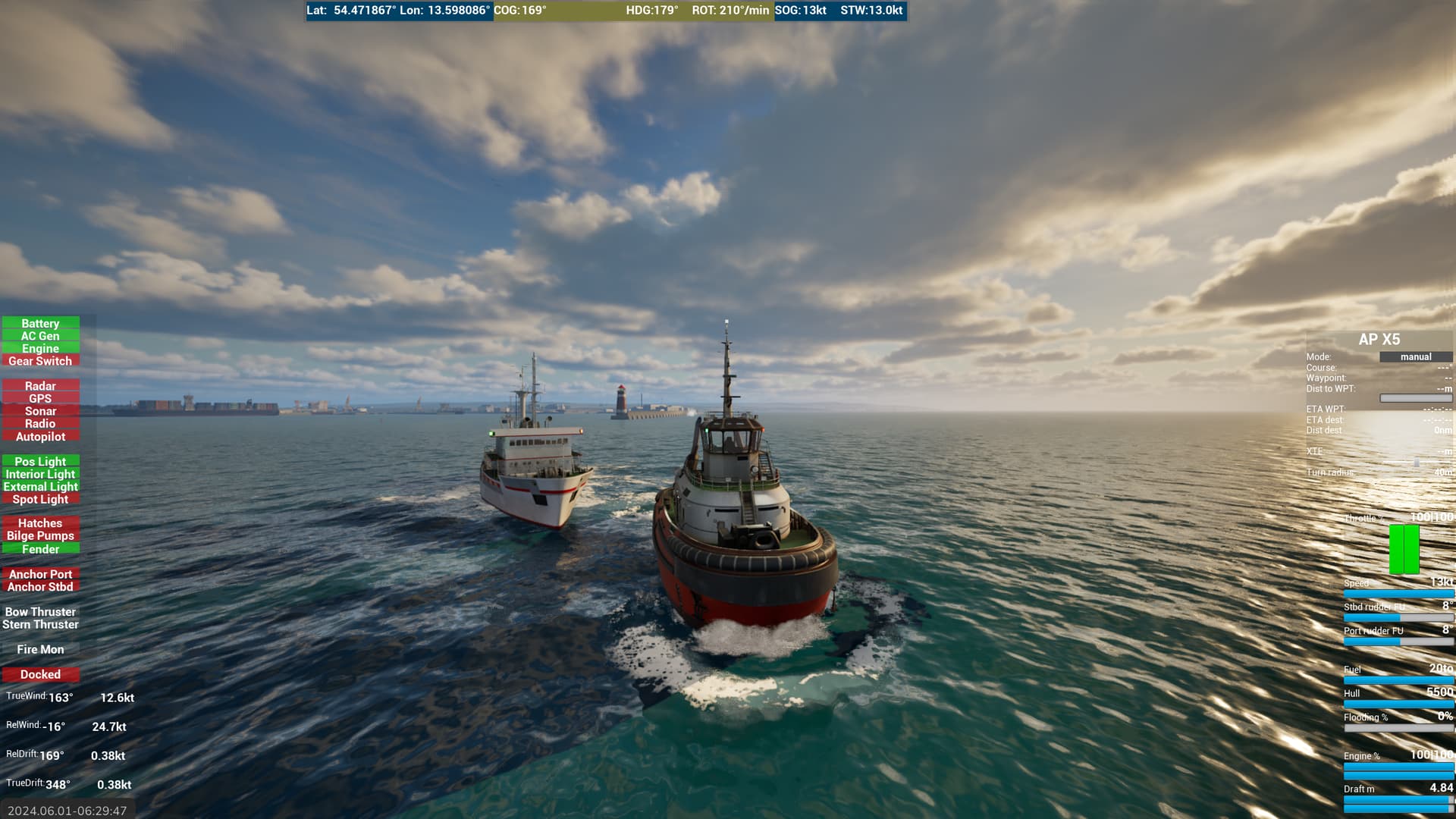This screenshot has width=1456, height=819.
Task: Toggle the Fender button
Action: [x=40, y=549]
